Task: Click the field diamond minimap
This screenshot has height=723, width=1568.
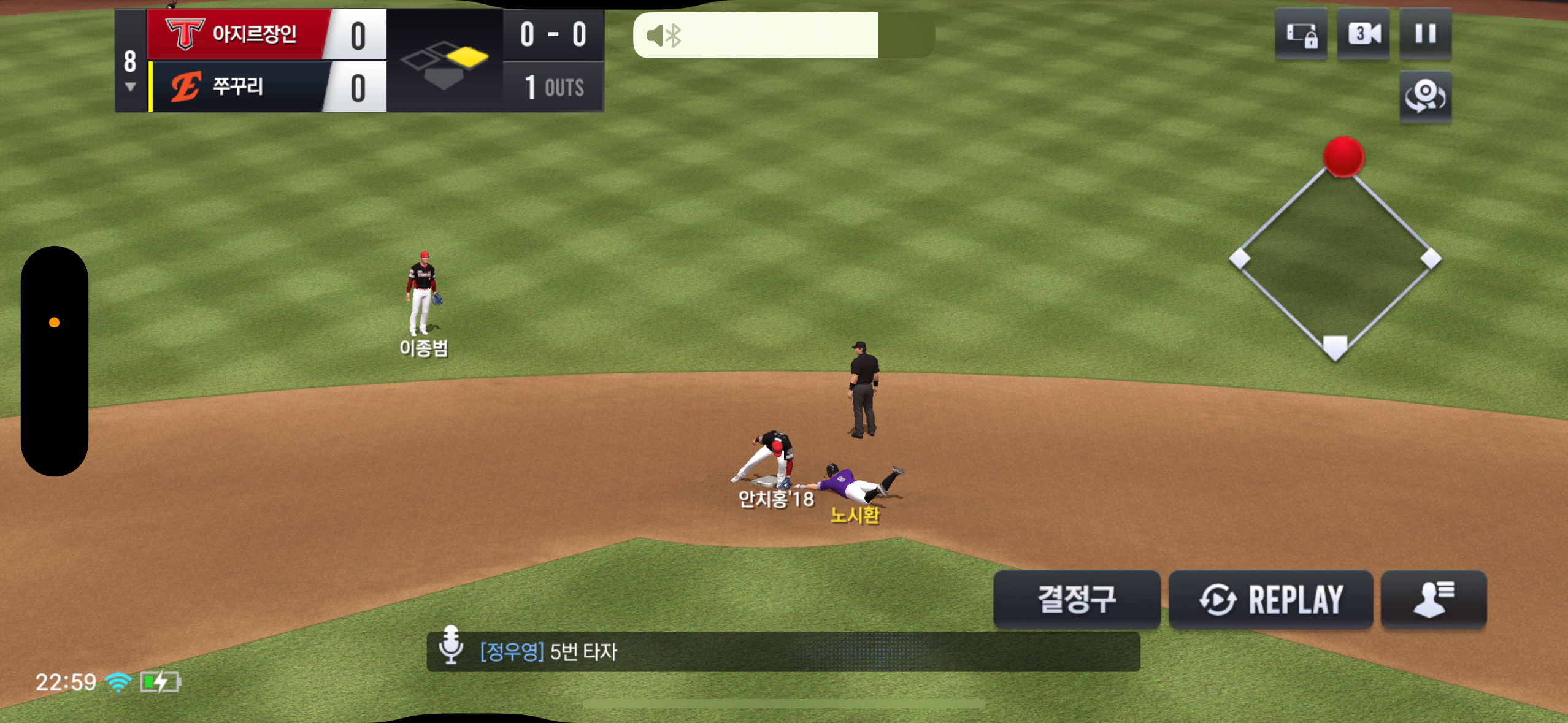Action: pos(1335,258)
